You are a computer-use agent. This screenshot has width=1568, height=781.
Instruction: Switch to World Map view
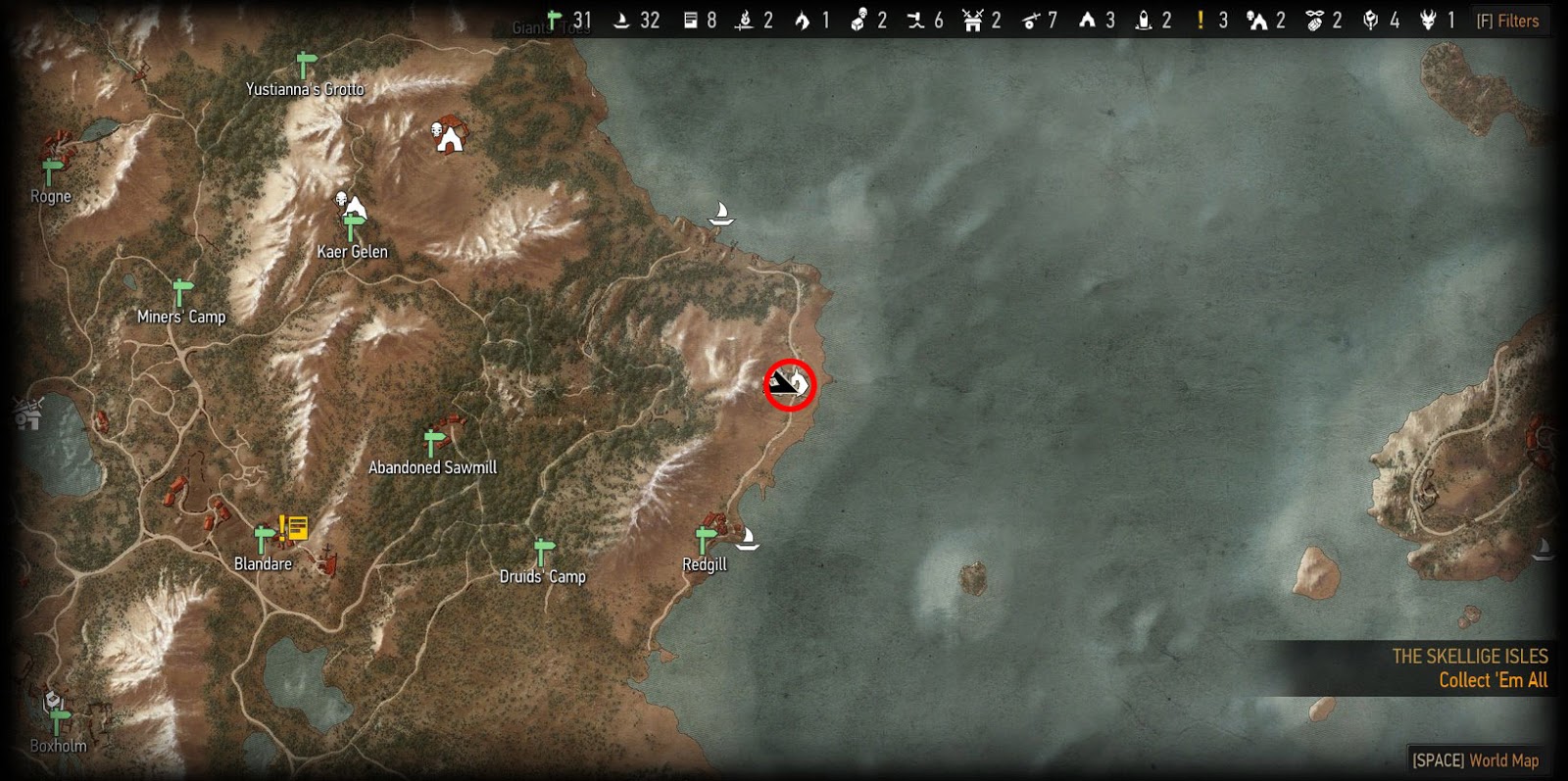[x=1476, y=759]
